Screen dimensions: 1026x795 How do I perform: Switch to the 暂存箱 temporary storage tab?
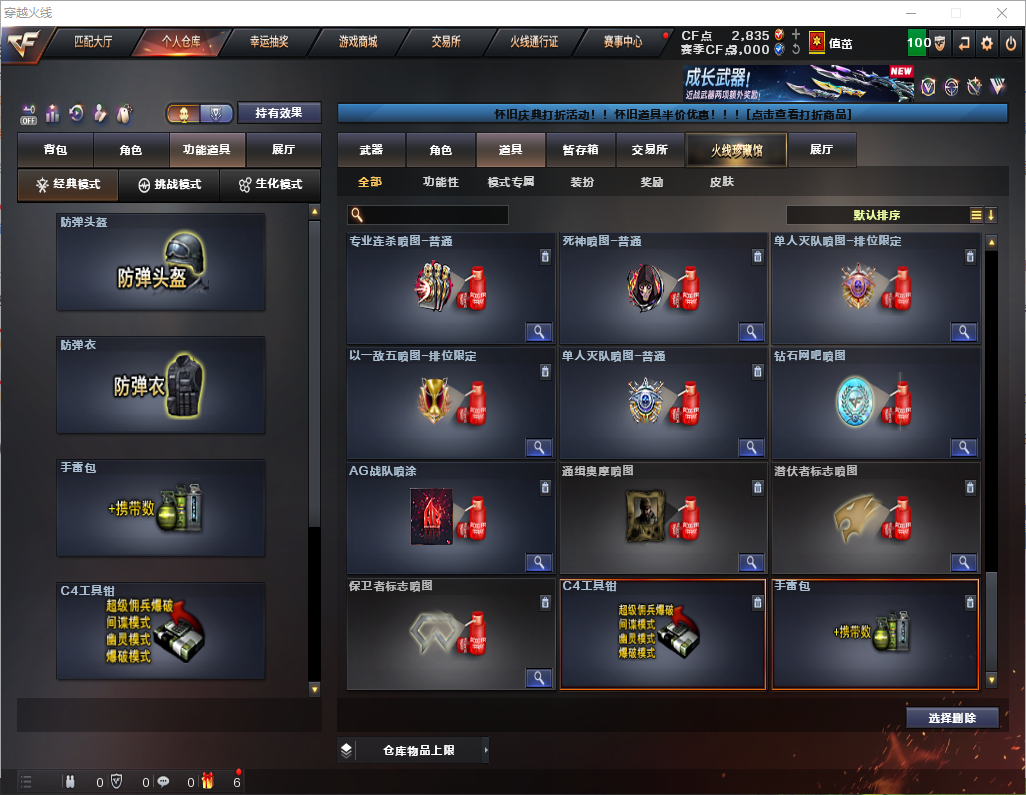click(x=580, y=150)
